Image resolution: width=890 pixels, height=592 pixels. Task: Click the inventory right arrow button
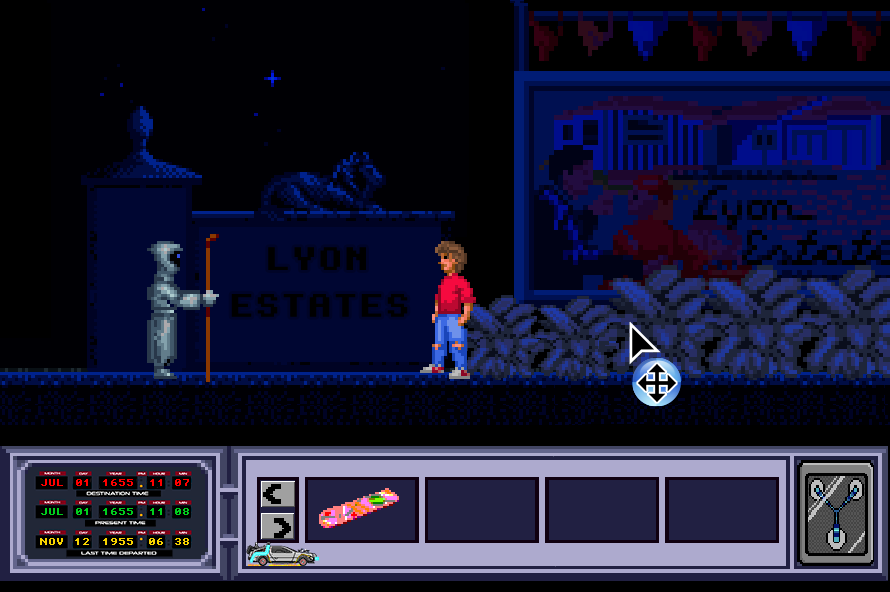(x=278, y=526)
